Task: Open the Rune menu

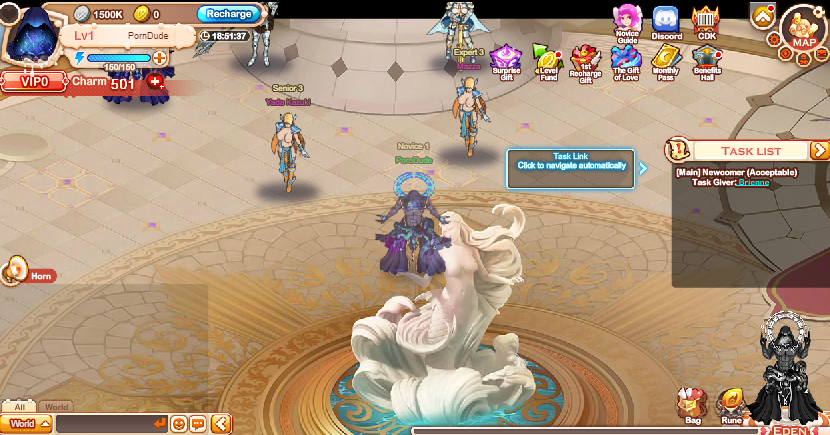Action: coord(731,406)
